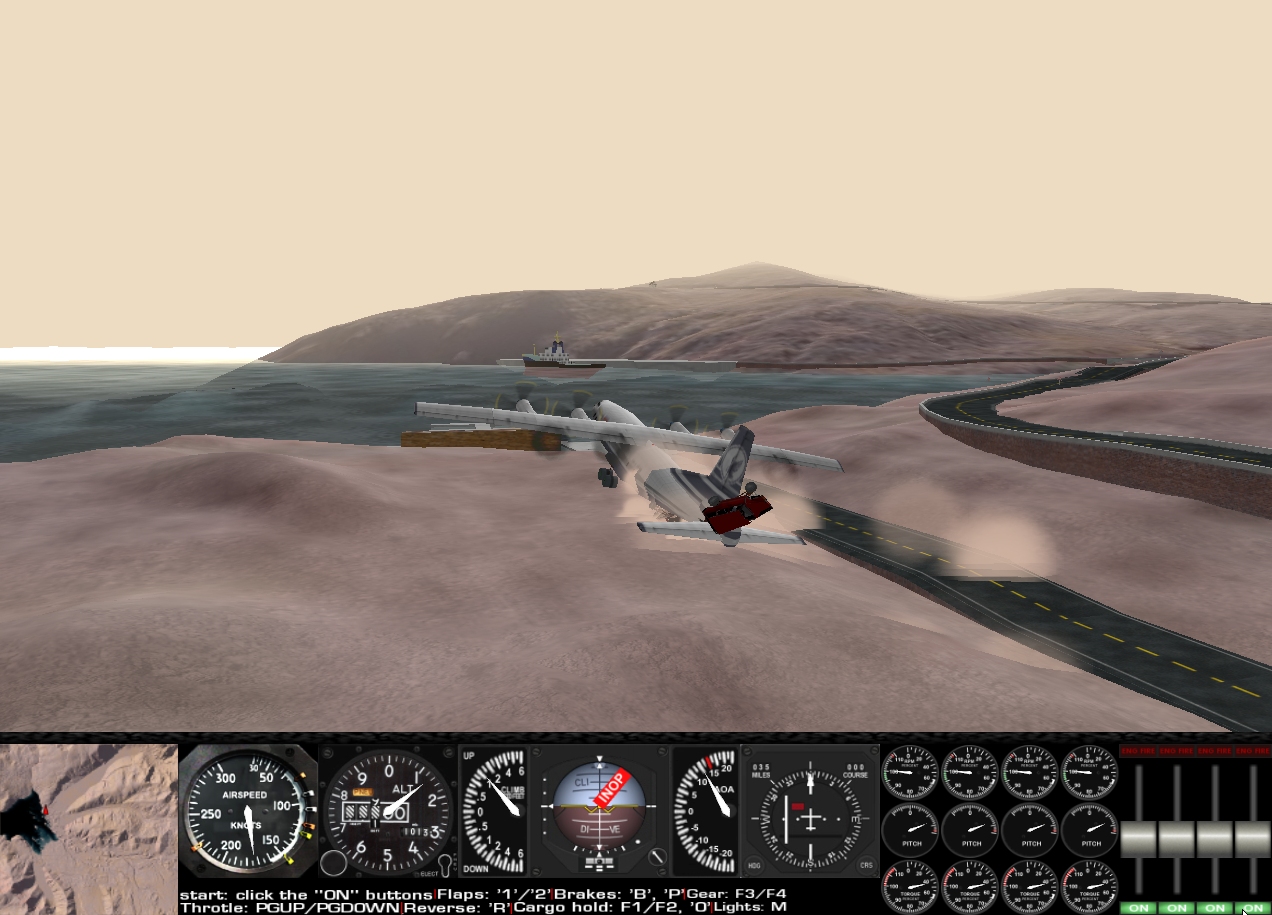Viewport: 1272px width, 915px height.
Task: Click the altimeter's round adjustment knob
Action: [x=334, y=863]
